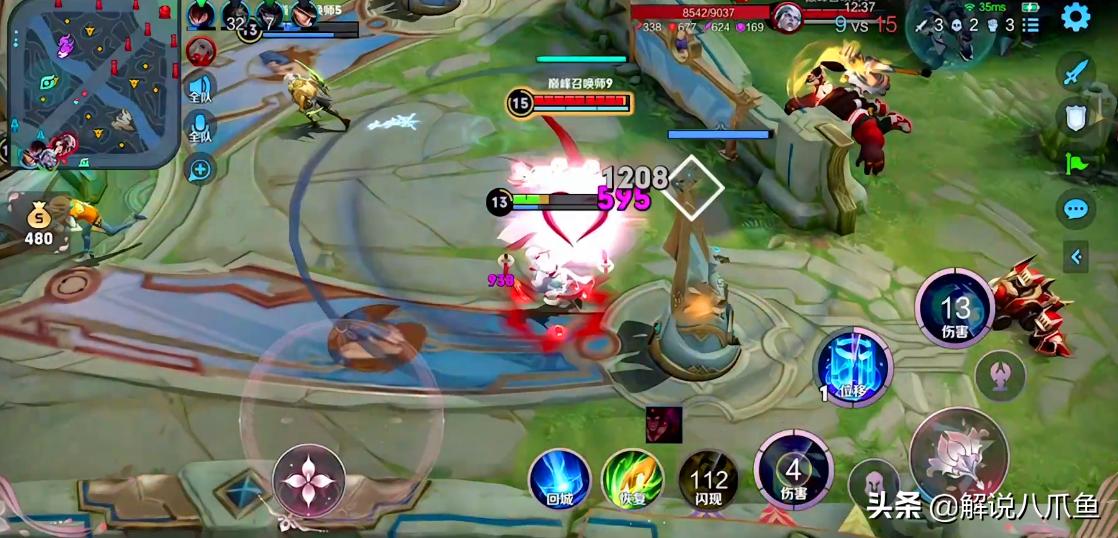
Task: Toggle the team speaker voice button
Action: [200, 89]
